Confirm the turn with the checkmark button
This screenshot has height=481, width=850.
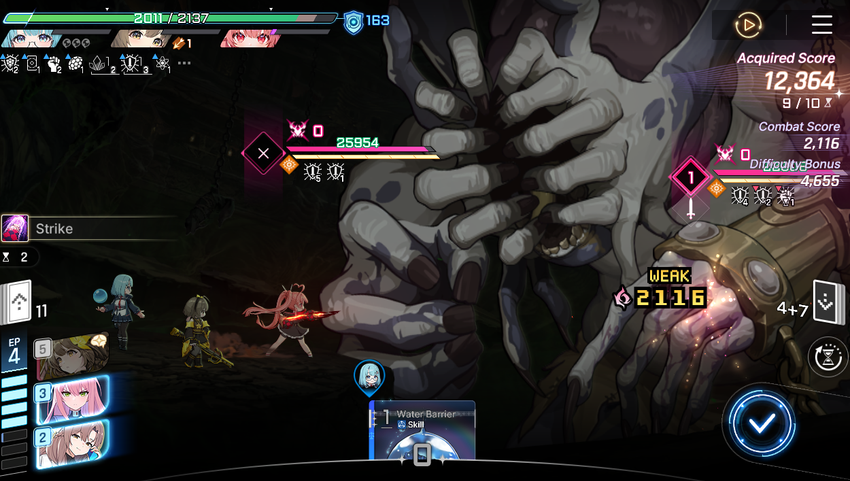(762, 422)
